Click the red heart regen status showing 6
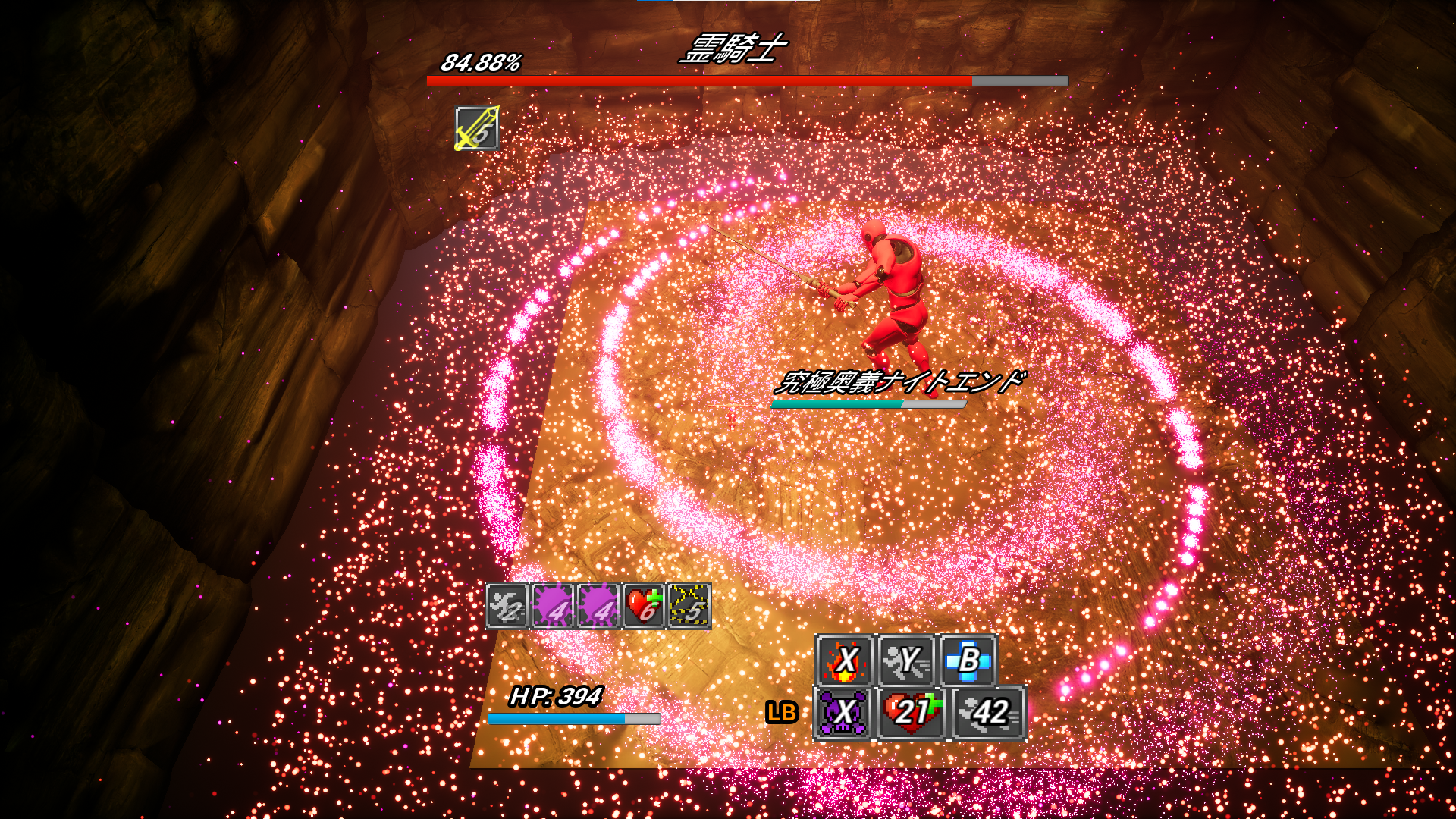 point(644,606)
